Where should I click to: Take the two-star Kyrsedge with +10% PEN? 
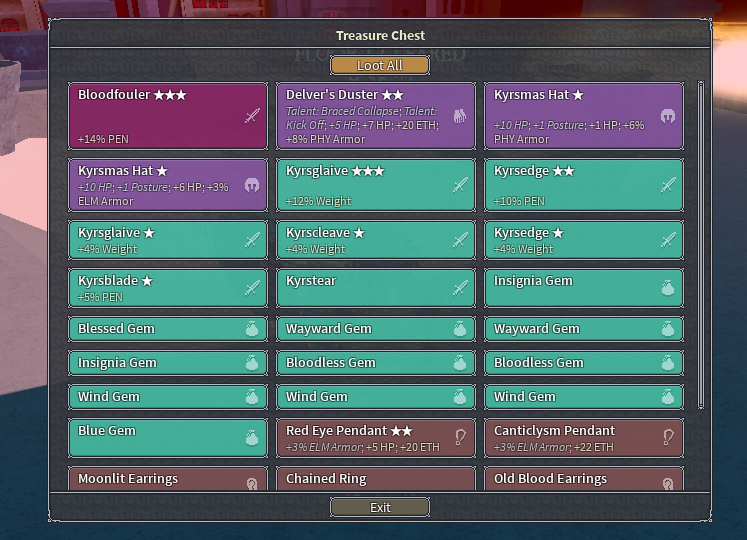click(584, 185)
